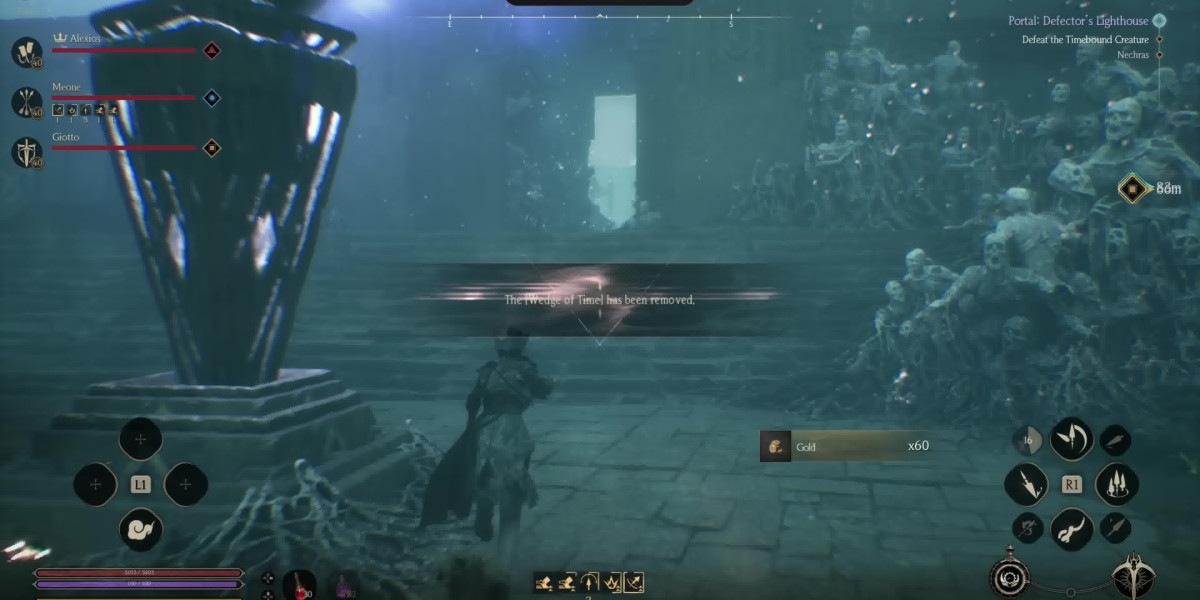Click the red triangle marker beside Alexios
This screenshot has width=1200, height=600.
tap(211, 50)
